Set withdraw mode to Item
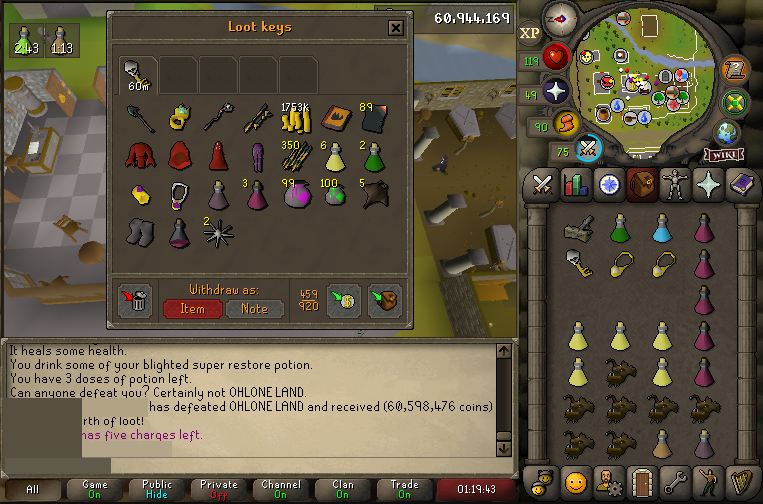This screenshot has width=763, height=504. pos(192,309)
